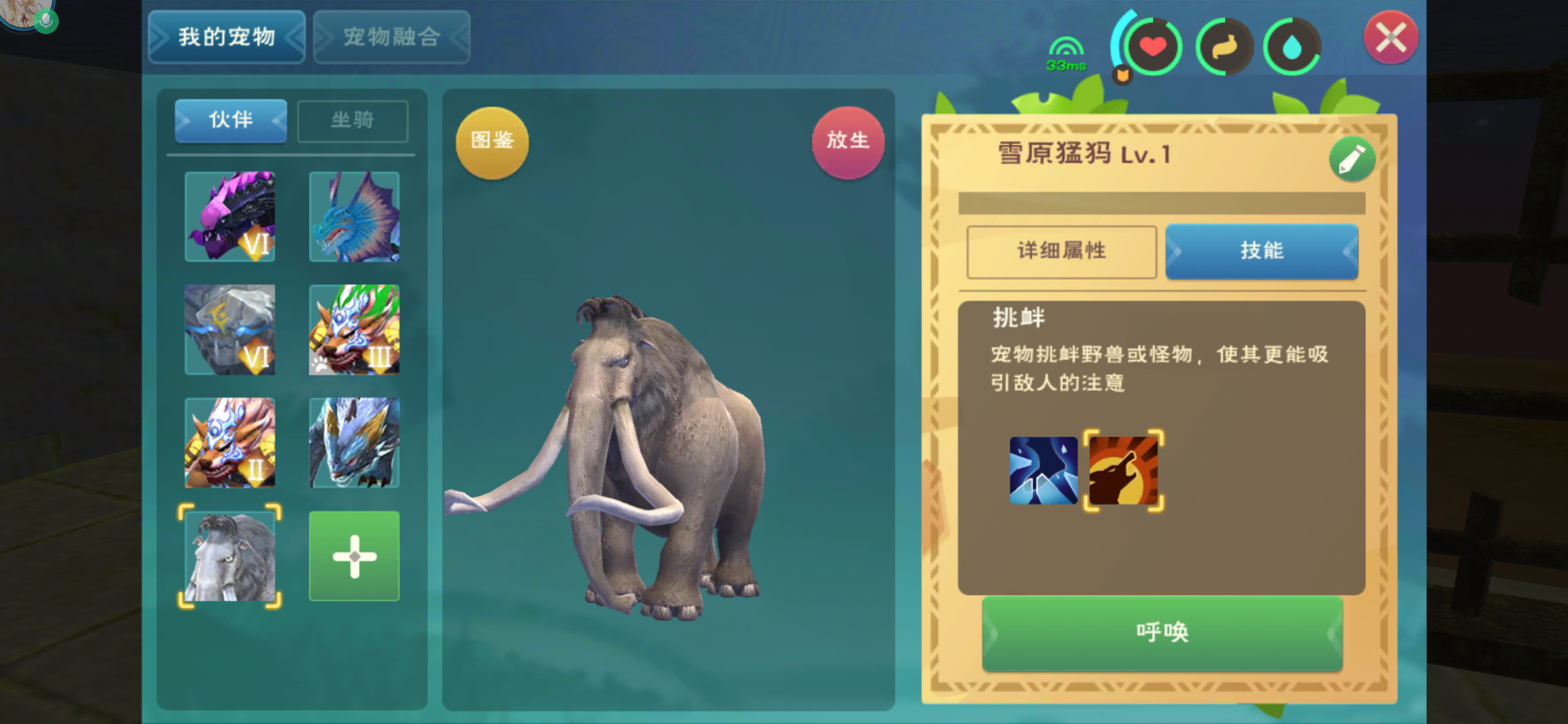Select the 技能 skills tab
The height and width of the screenshot is (724, 1568).
(1262, 251)
